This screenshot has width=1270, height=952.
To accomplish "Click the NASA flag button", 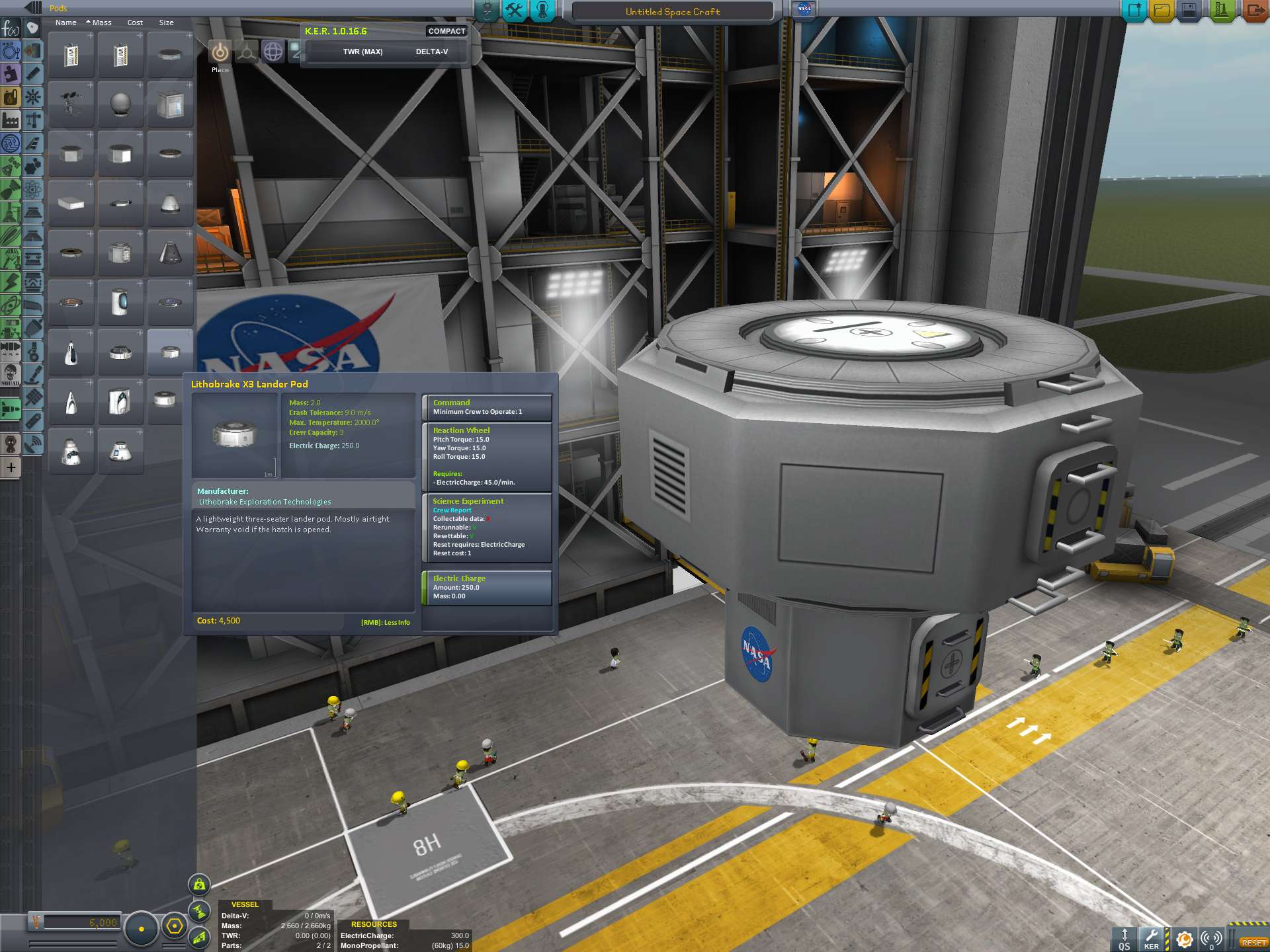I will click(x=804, y=10).
